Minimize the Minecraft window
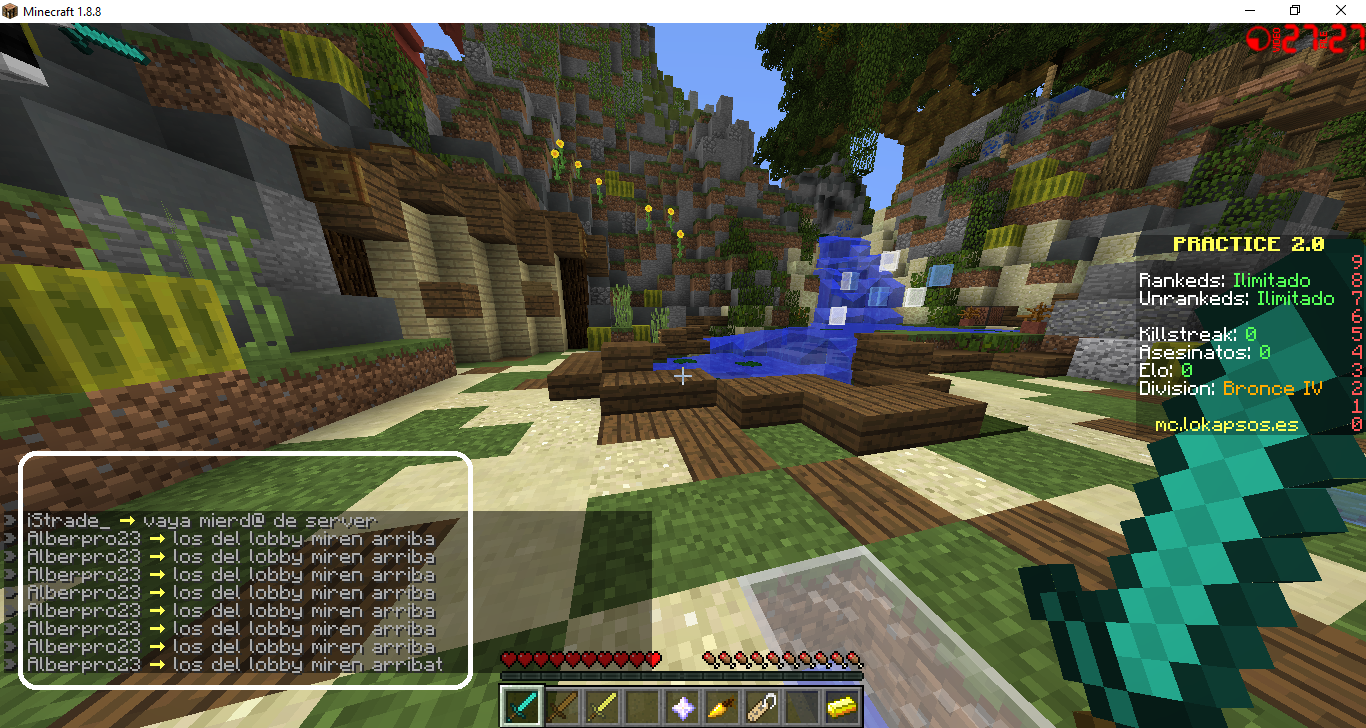Screen dimensions: 1366x728 point(1249,10)
